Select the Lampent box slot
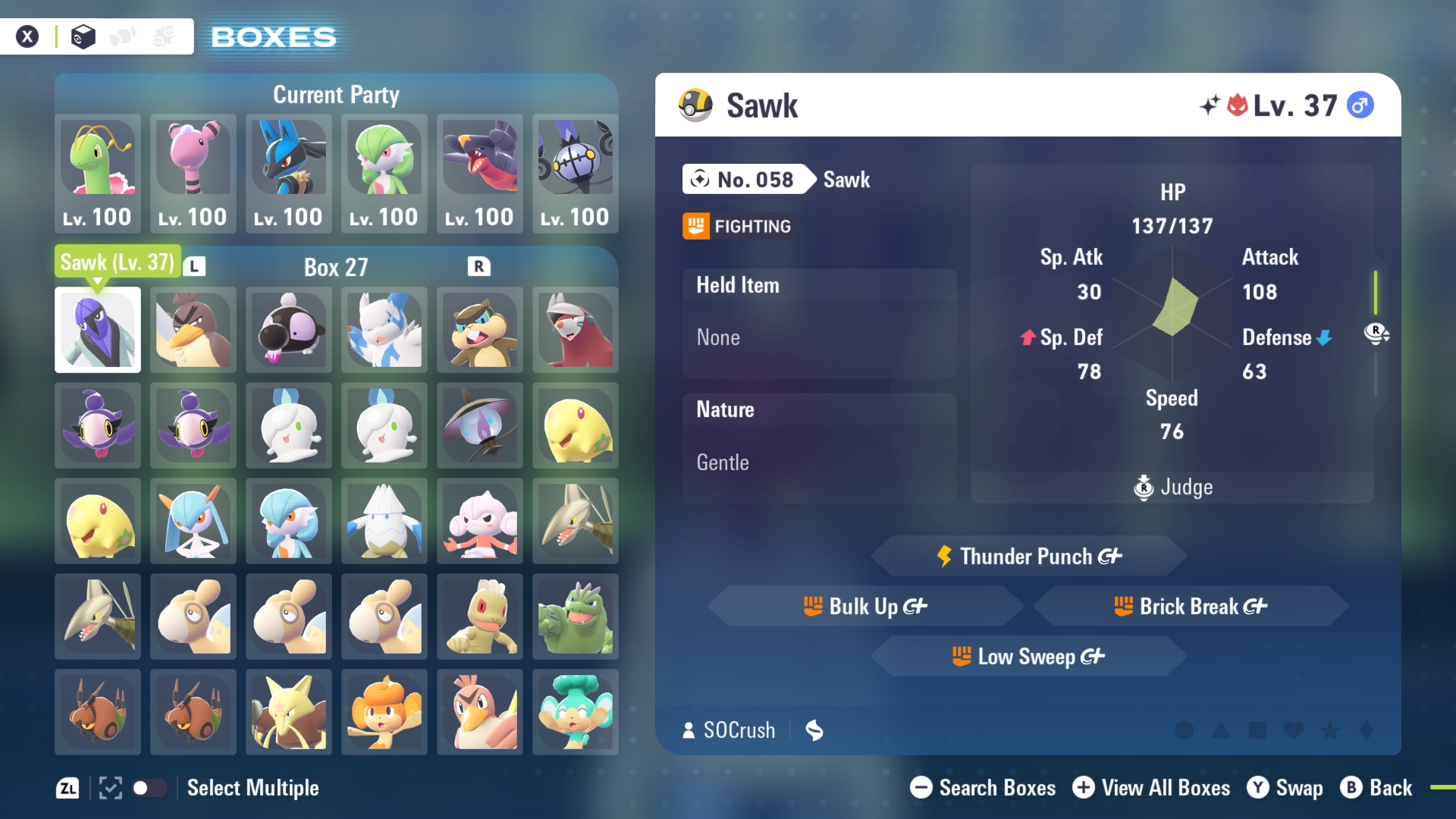Viewport: 1456px width, 819px height. [480, 425]
